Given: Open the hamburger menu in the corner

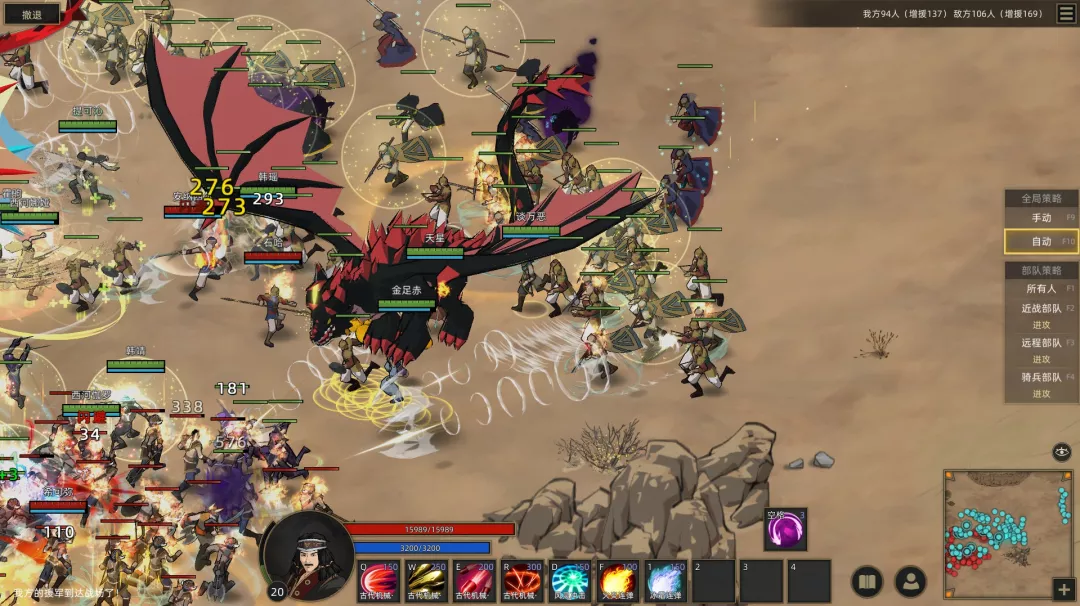Looking at the screenshot, I should (1066, 13).
